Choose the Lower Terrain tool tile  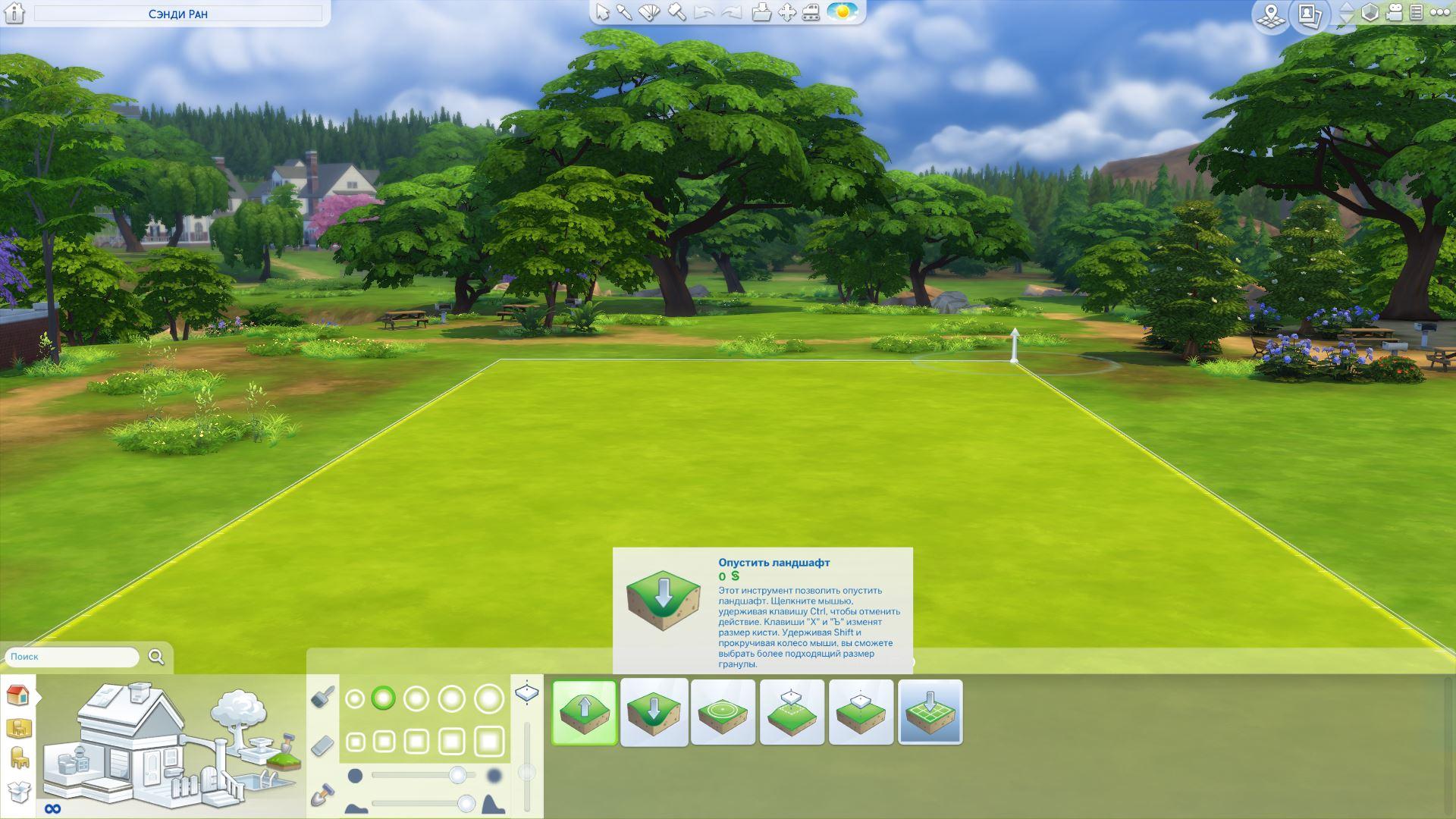coord(654,712)
